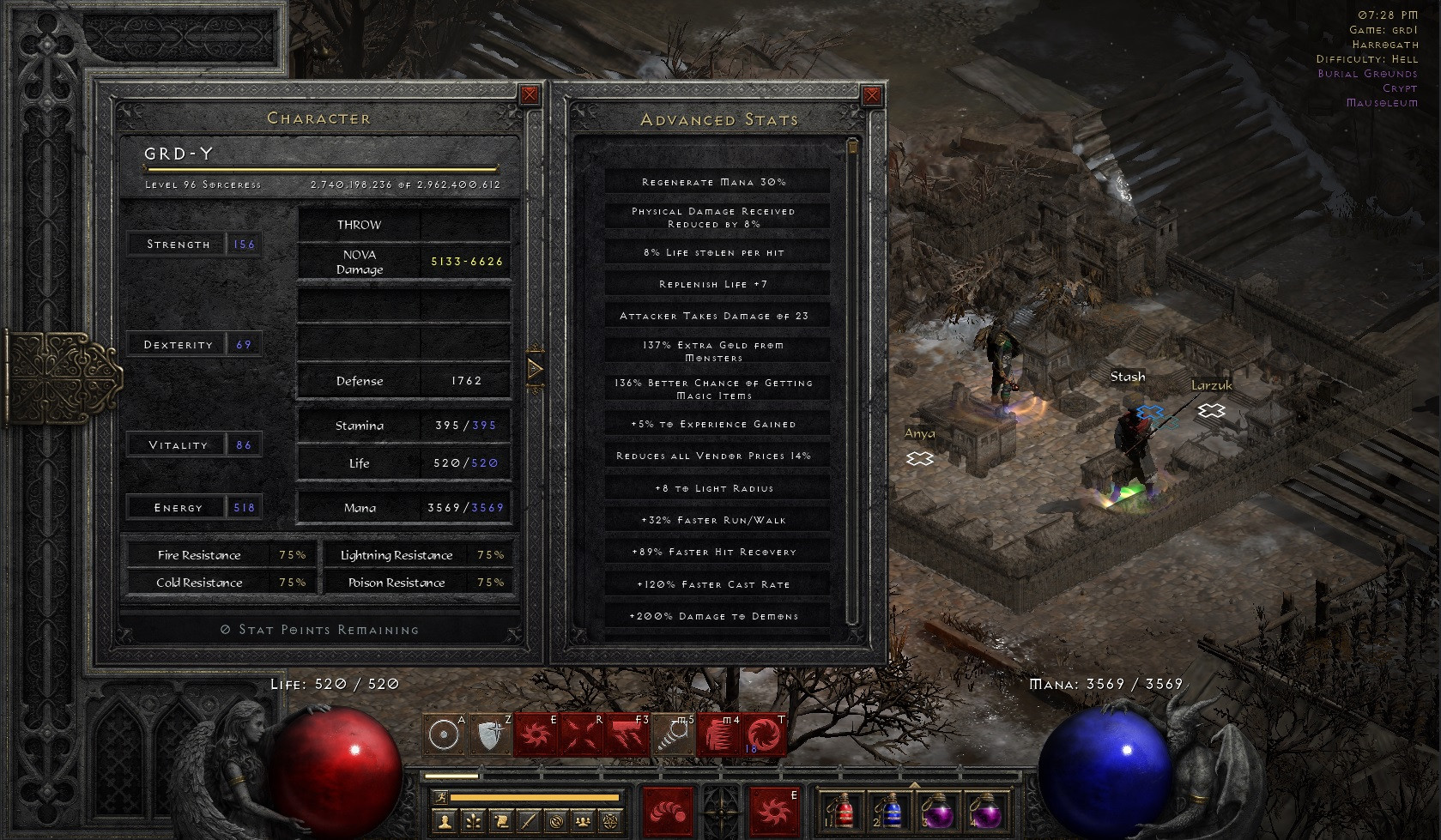The height and width of the screenshot is (840, 1441).
Task: Open the Quest Log scroll icon
Action: point(502,822)
